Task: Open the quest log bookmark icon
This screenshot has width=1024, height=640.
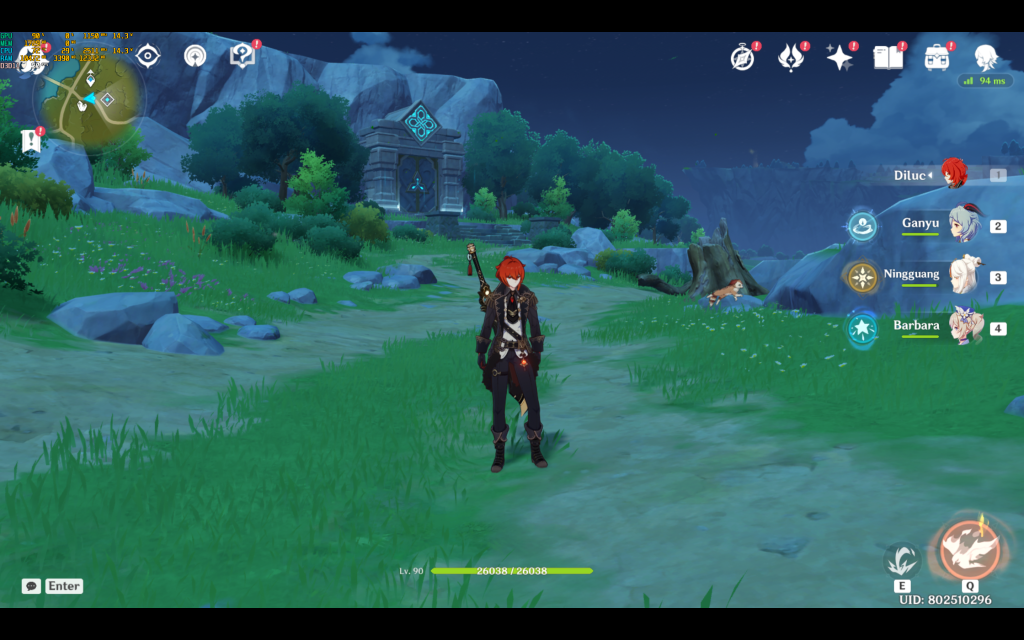Action: tap(31, 141)
